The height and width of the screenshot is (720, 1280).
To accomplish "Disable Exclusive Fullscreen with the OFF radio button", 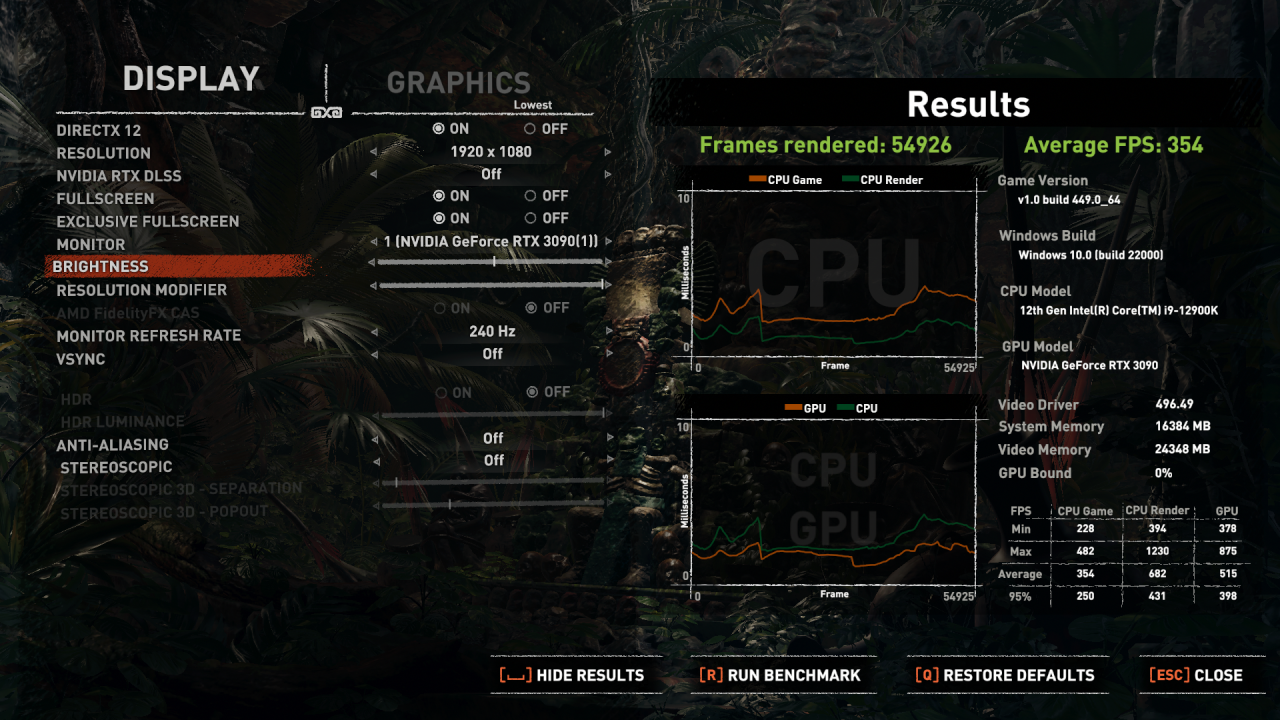I will pos(528,217).
